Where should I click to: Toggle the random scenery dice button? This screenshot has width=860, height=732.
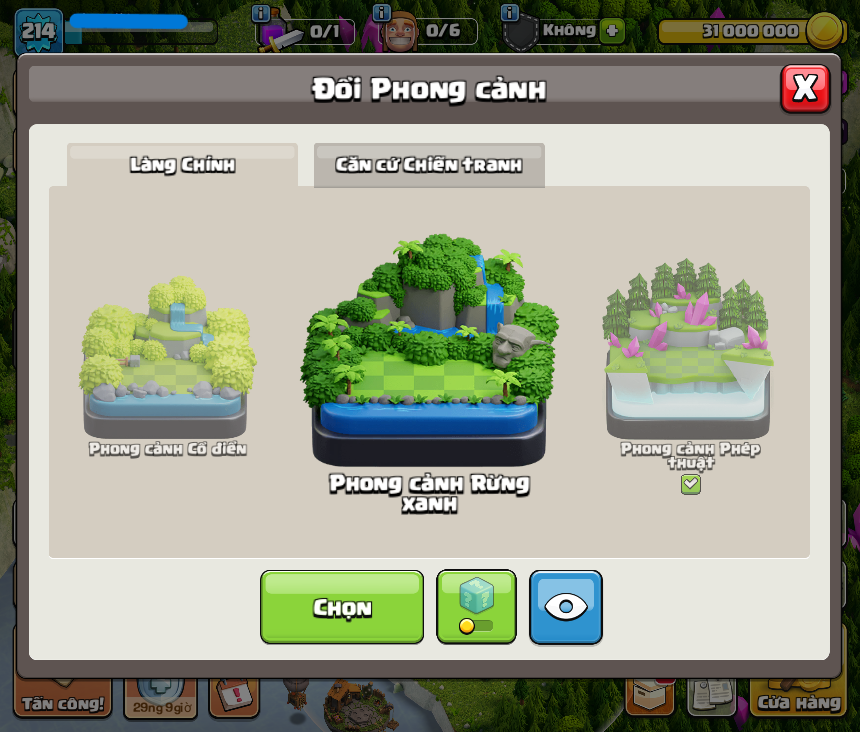point(476,607)
